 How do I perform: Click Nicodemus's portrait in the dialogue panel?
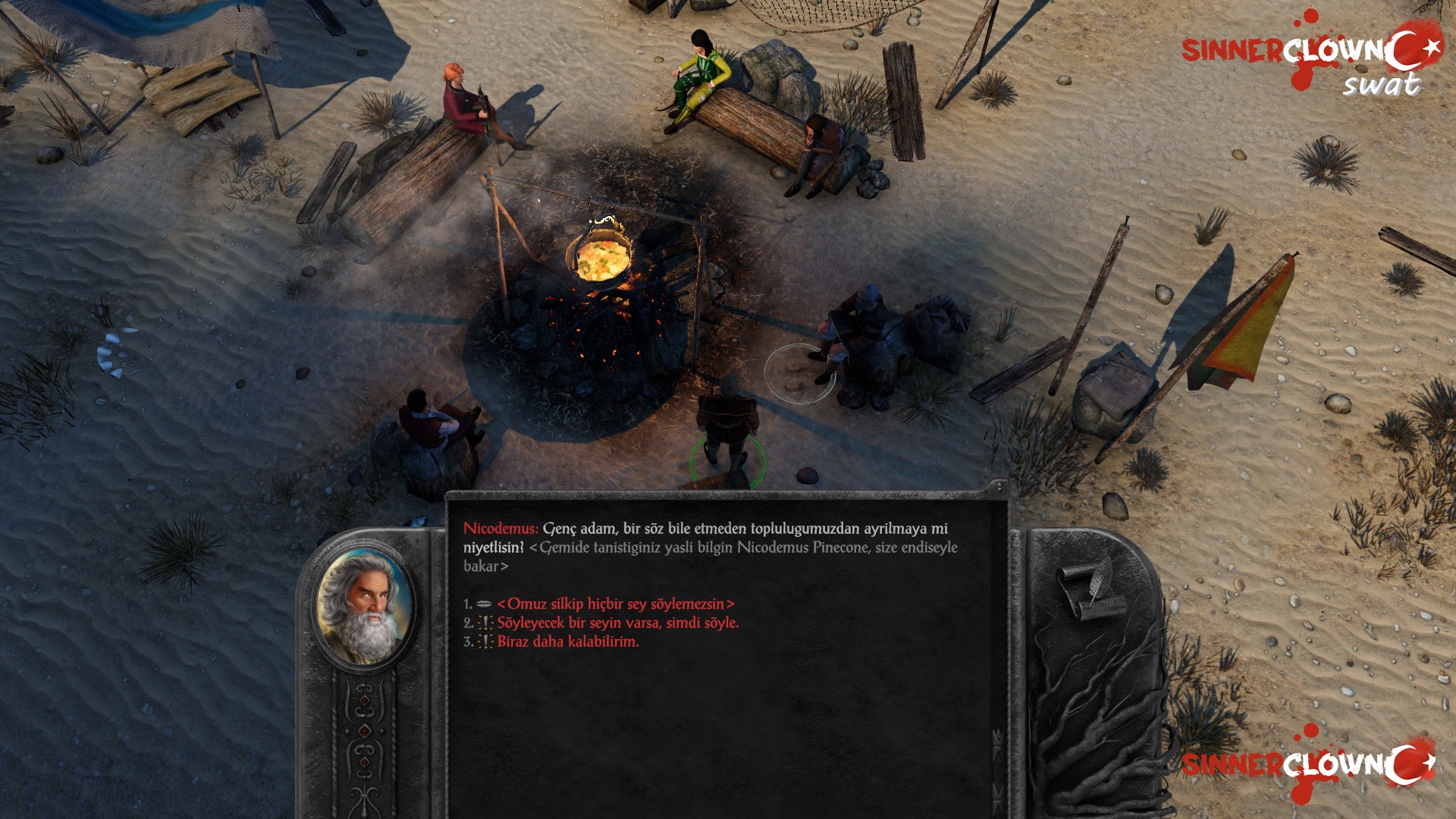click(x=365, y=607)
